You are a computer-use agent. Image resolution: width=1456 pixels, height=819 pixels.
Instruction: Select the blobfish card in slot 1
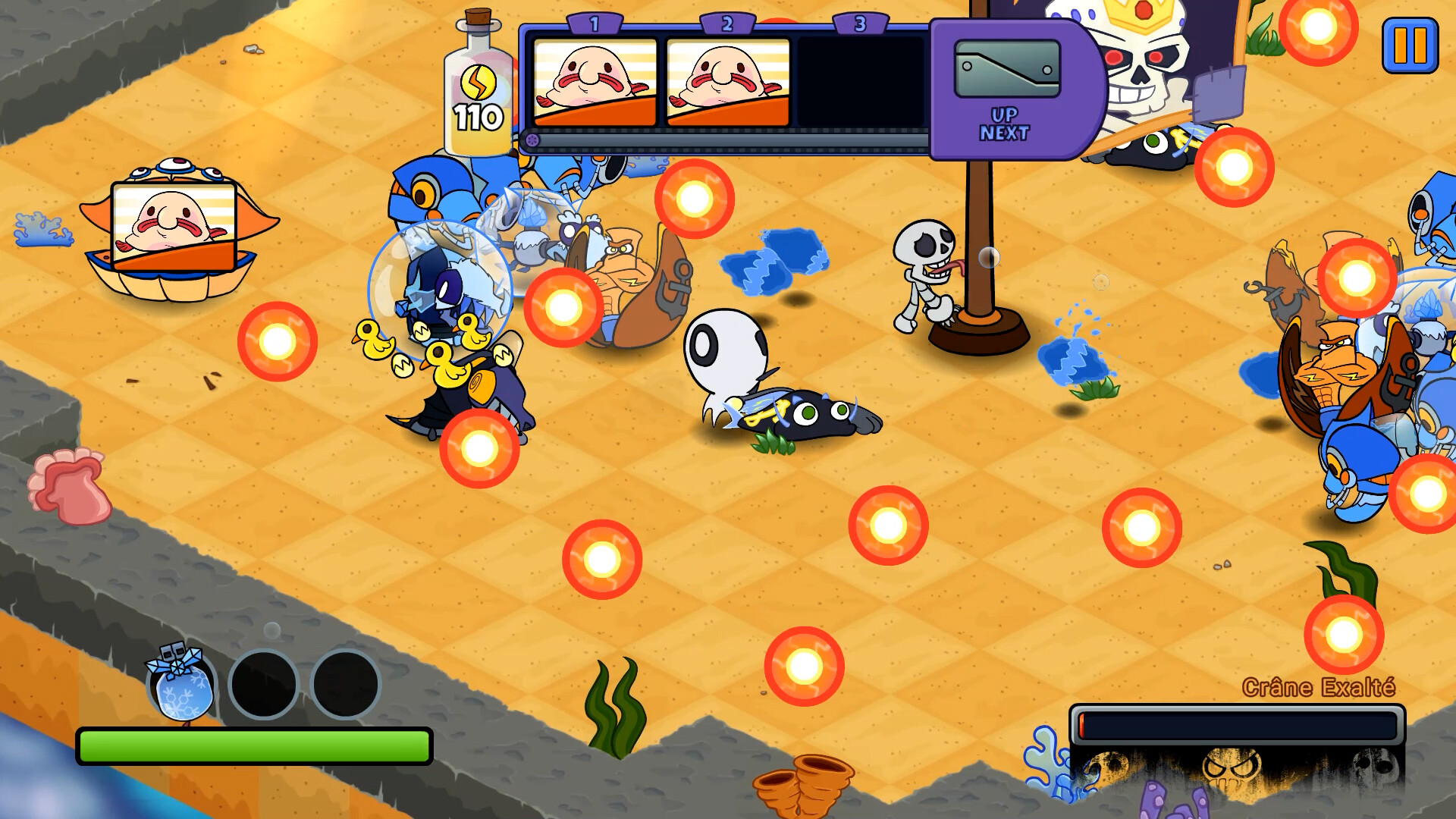(595, 83)
